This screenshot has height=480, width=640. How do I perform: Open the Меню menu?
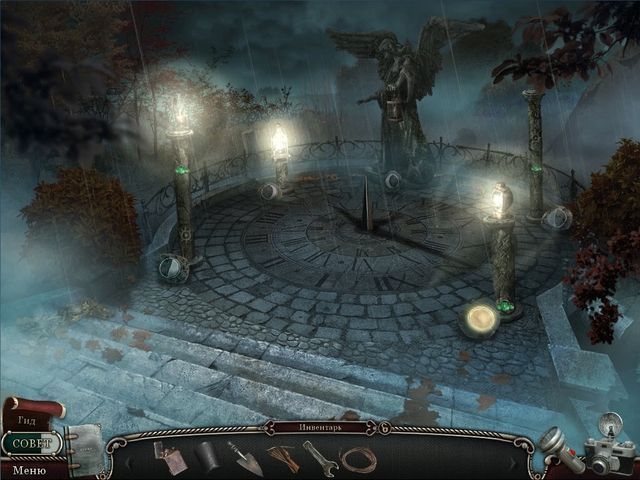(29, 469)
